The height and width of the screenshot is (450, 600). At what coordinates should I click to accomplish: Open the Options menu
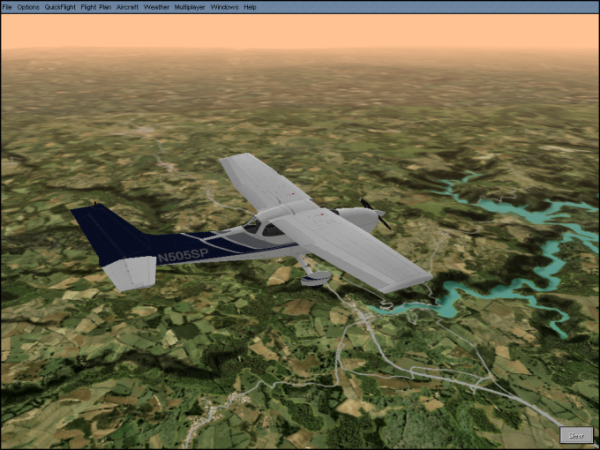point(28,6)
